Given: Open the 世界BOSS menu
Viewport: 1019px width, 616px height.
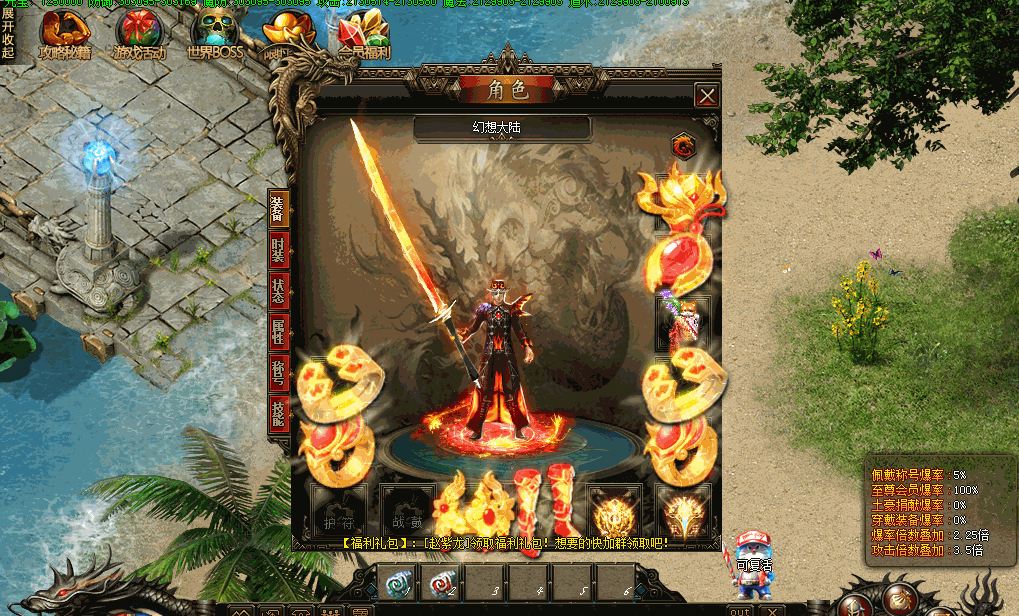Looking at the screenshot, I should pos(216,34).
